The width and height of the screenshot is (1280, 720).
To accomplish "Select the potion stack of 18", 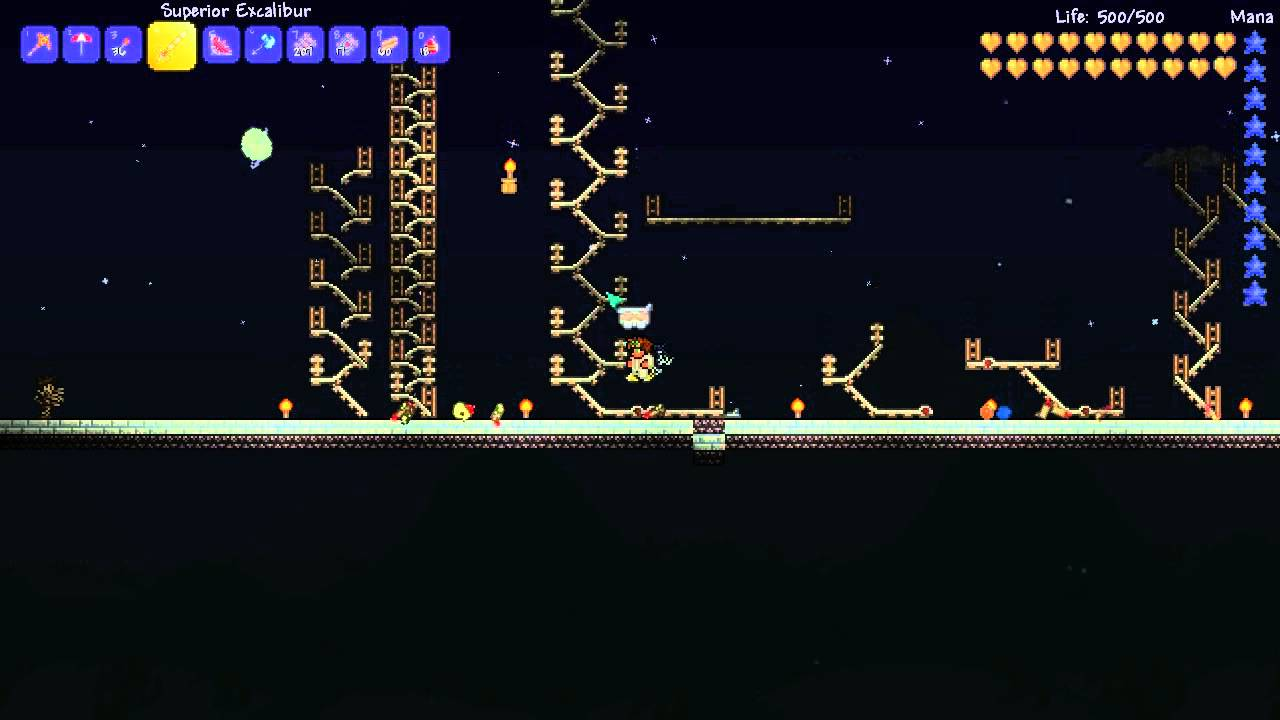I will (x=431, y=45).
